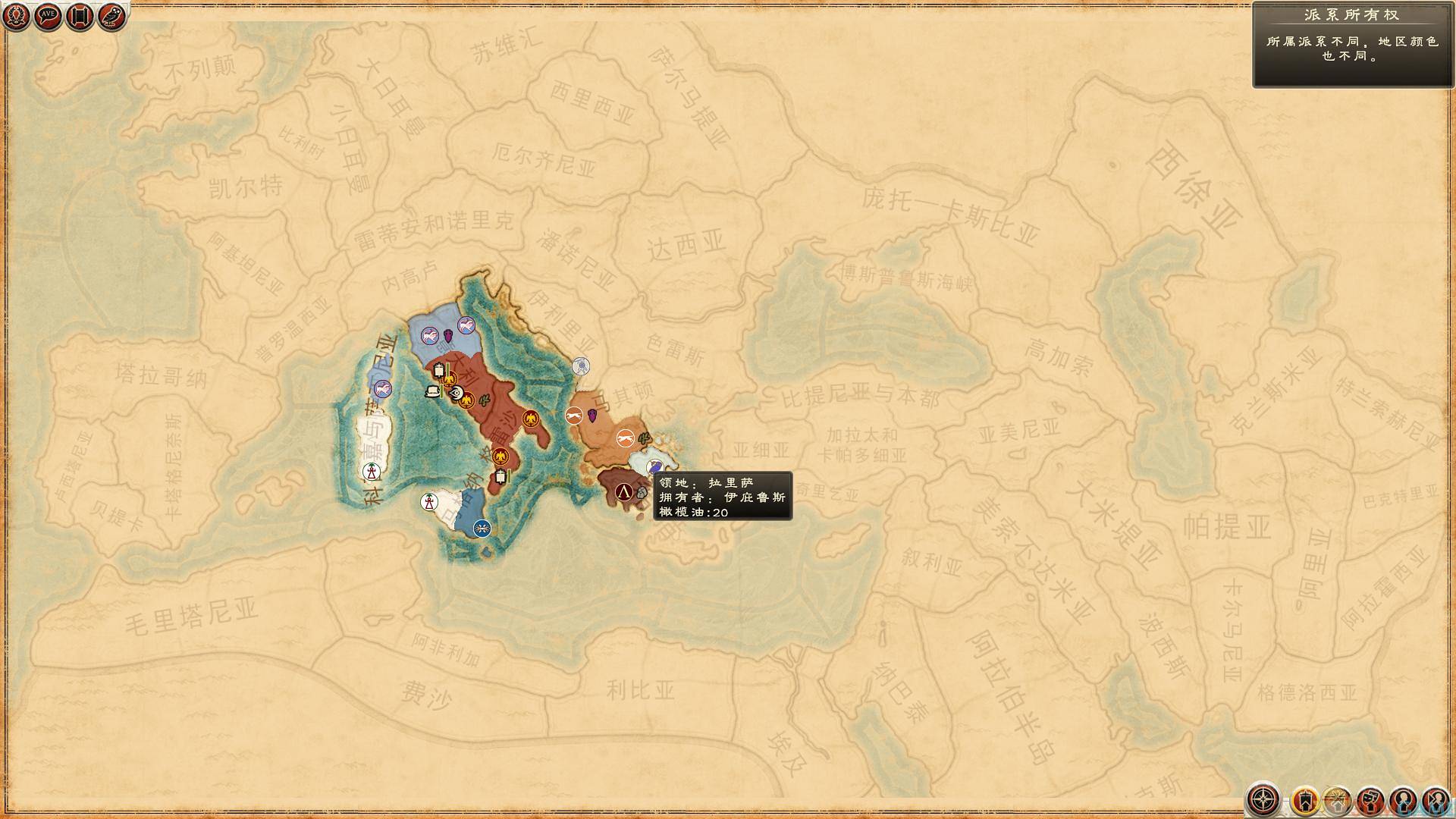
Task: Click the owl encyclopedia icon top-left
Action: point(111,15)
